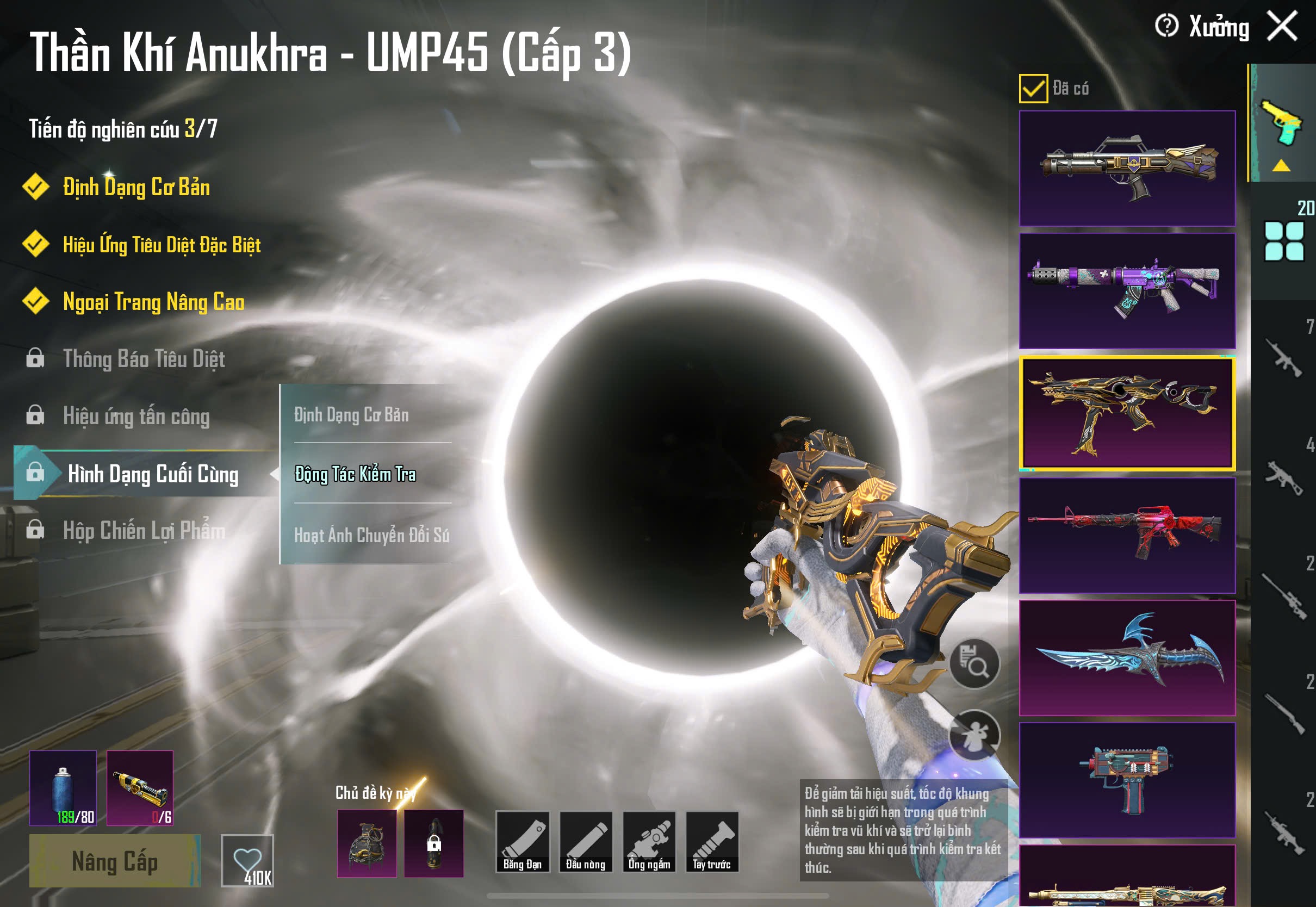This screenshot has width=1316, height=907.
Task: Select Định Dạng Cơ Bản in the submenu
Action: (351, 415)
